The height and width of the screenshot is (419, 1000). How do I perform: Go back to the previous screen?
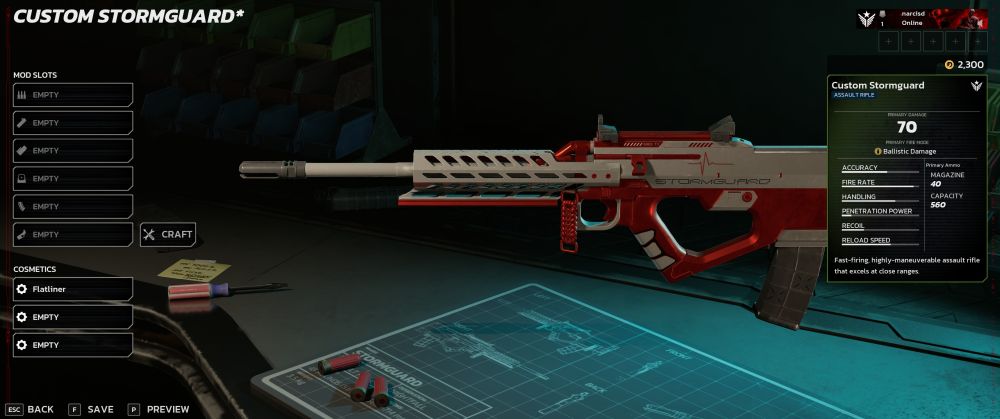(30, 409)
